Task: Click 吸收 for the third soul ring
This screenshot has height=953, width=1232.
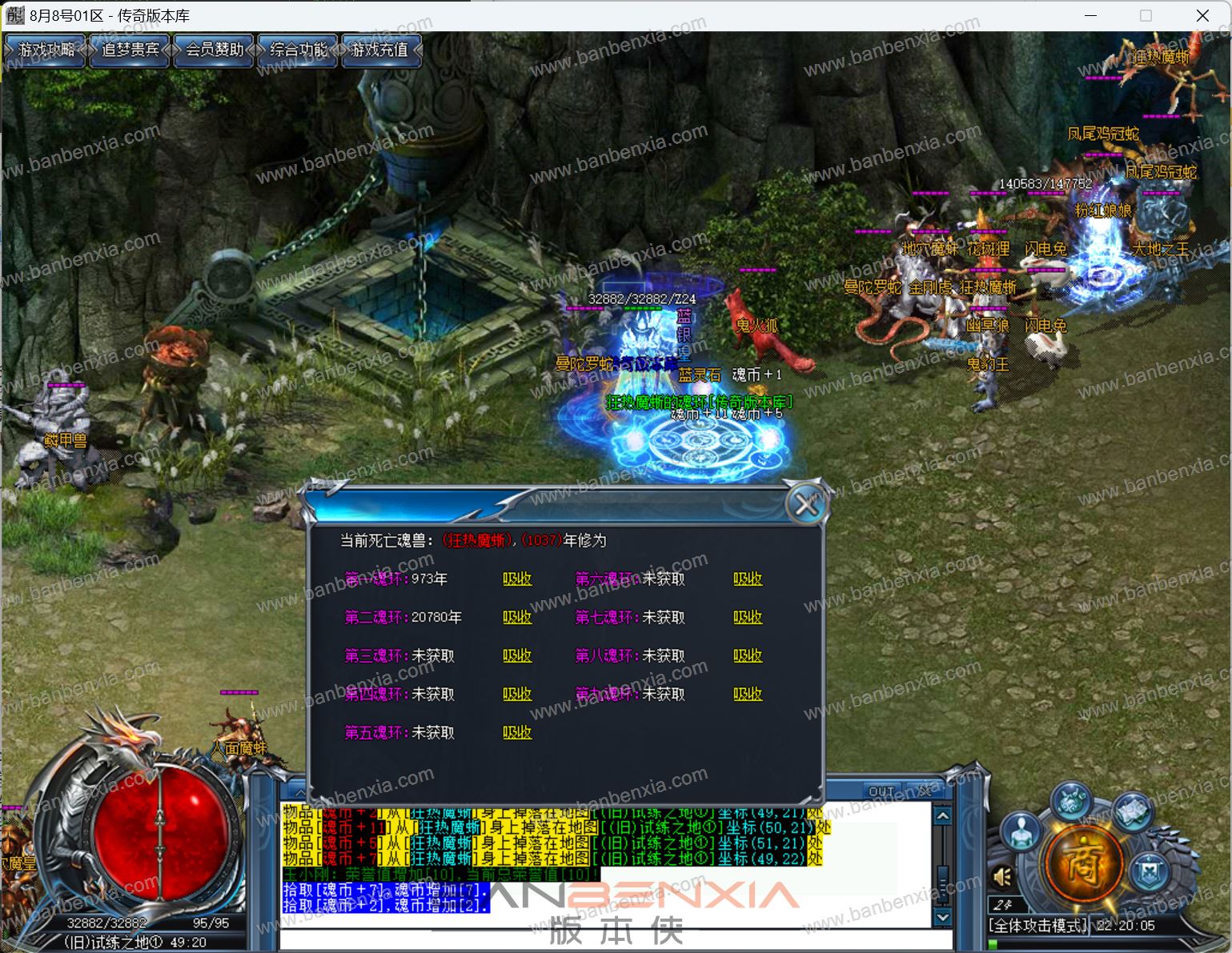Action: pos(517,655)
